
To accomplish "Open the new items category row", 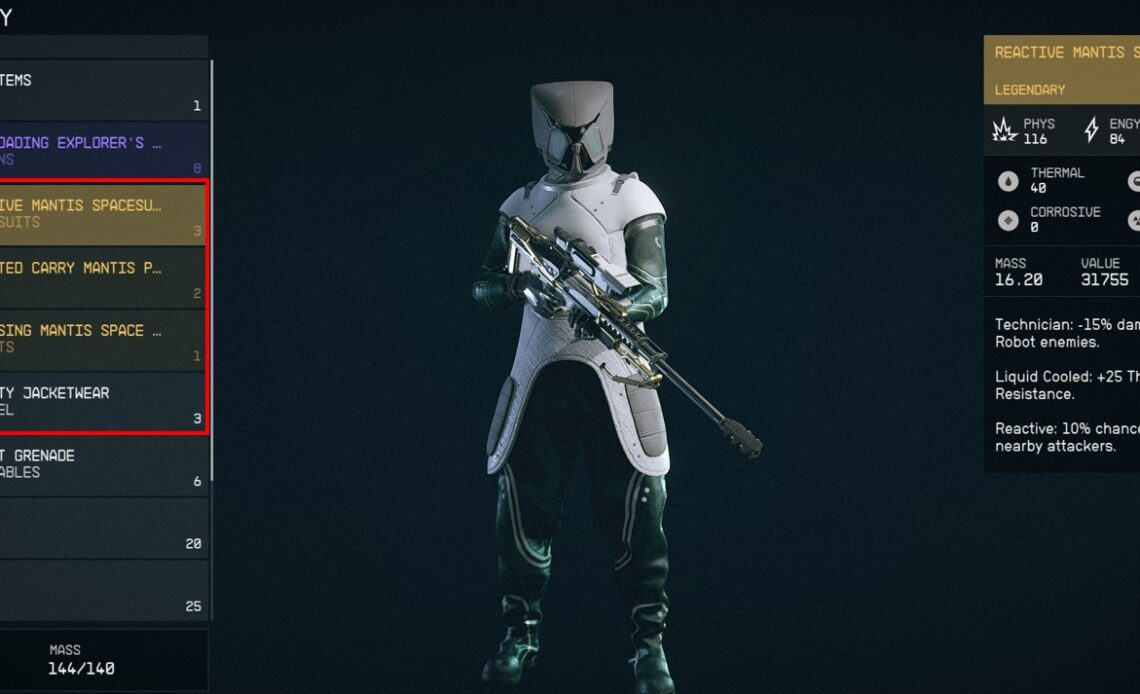I will pos(100,90).
